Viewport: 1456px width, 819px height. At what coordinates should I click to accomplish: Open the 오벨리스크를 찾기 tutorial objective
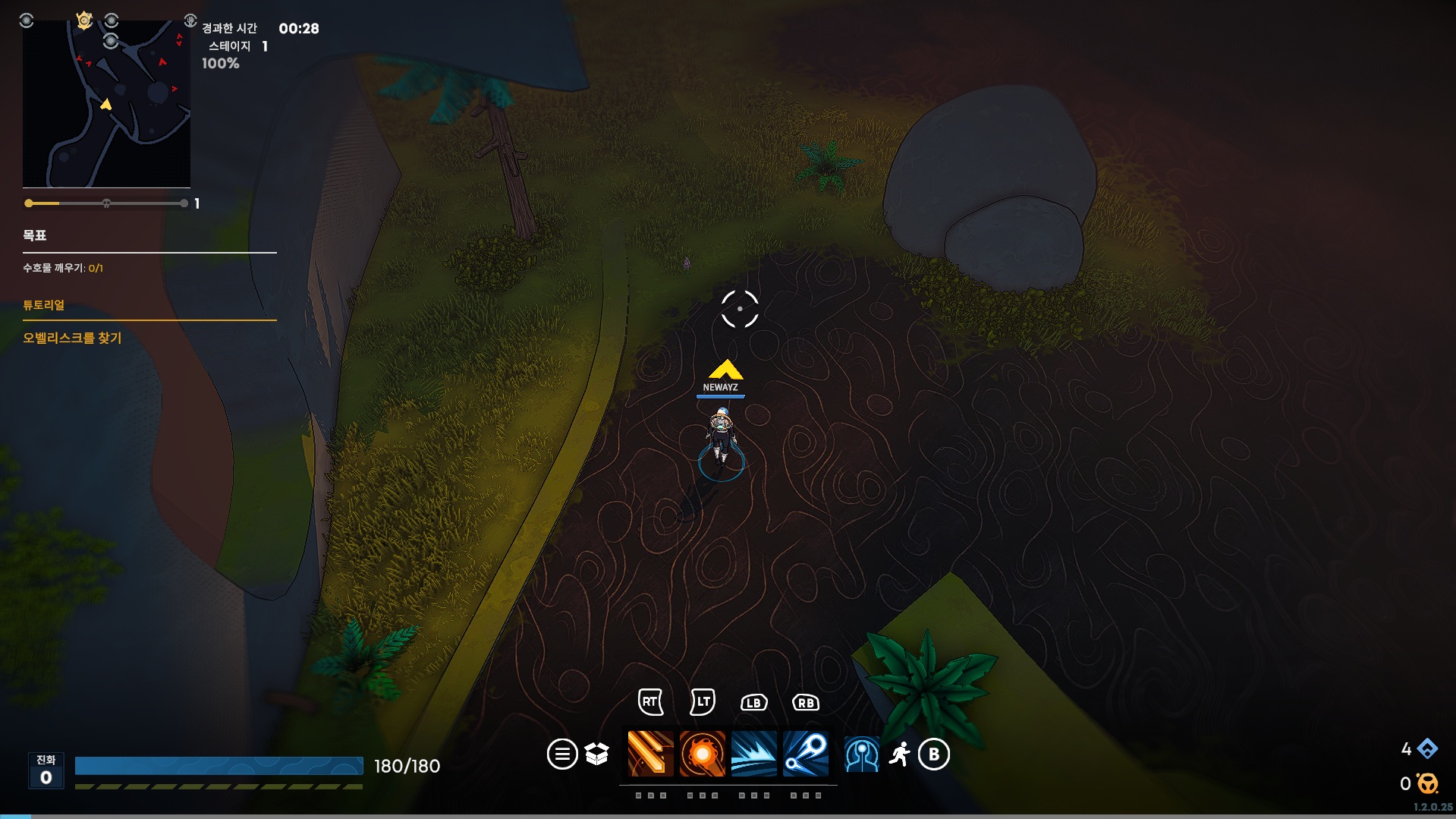pyautogui.click(x=72, y=338)
